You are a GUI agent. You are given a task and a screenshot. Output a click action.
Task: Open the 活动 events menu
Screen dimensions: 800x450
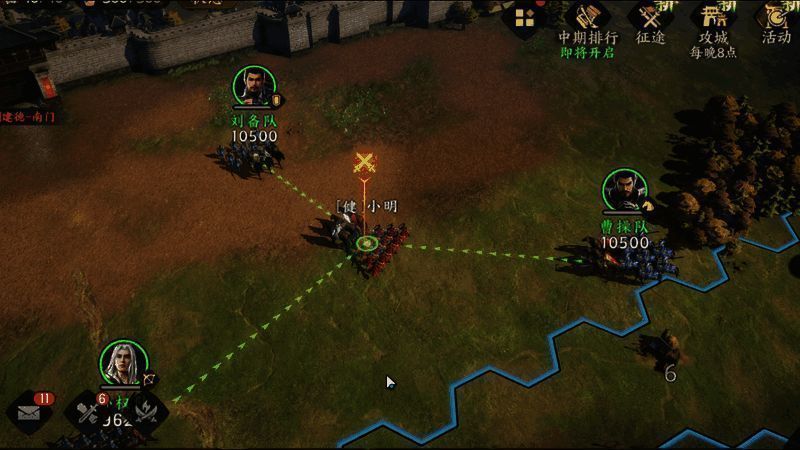(776, 20)
